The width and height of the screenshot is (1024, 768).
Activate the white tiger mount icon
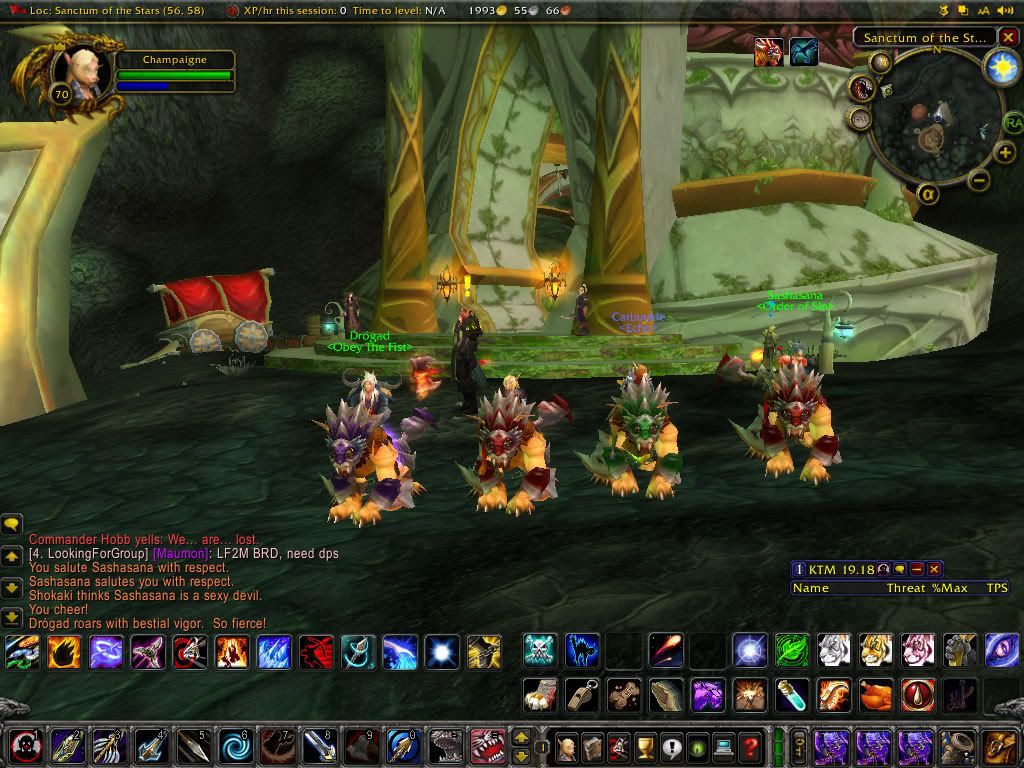pyautogui.click(x=832, y=650)
